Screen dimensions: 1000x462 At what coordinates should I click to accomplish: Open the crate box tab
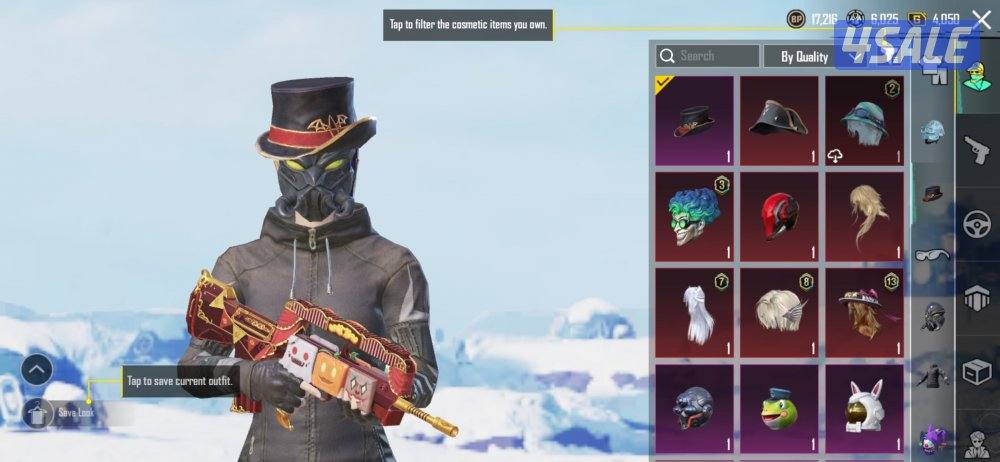click(x=977, y=371)
